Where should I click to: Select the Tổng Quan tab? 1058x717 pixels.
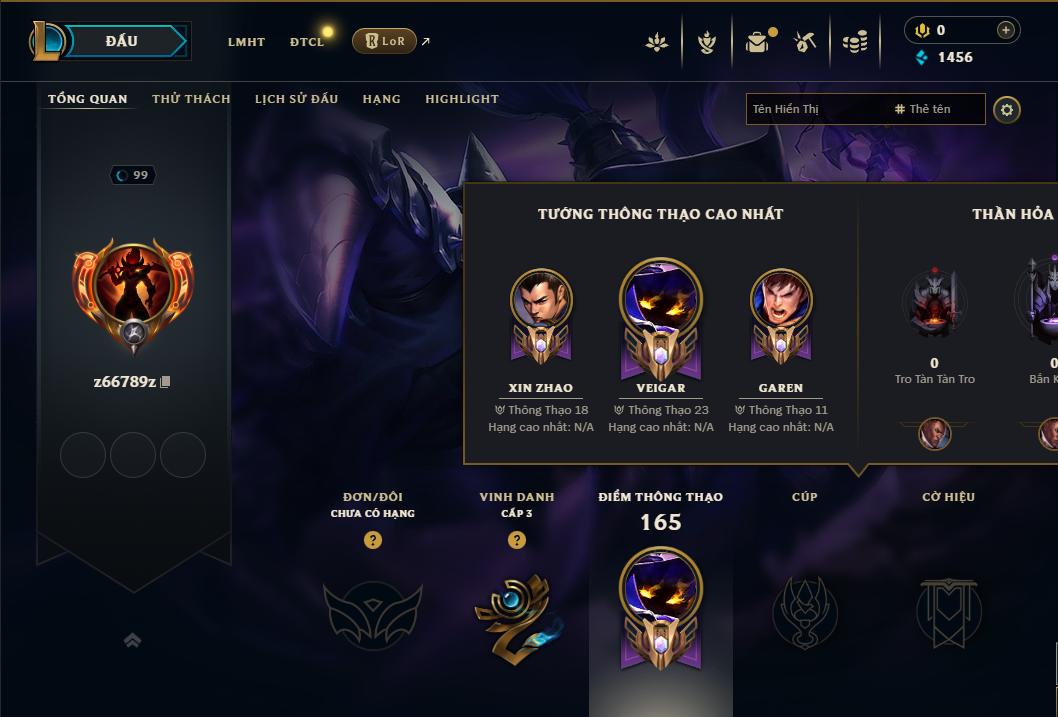(88, 99)
